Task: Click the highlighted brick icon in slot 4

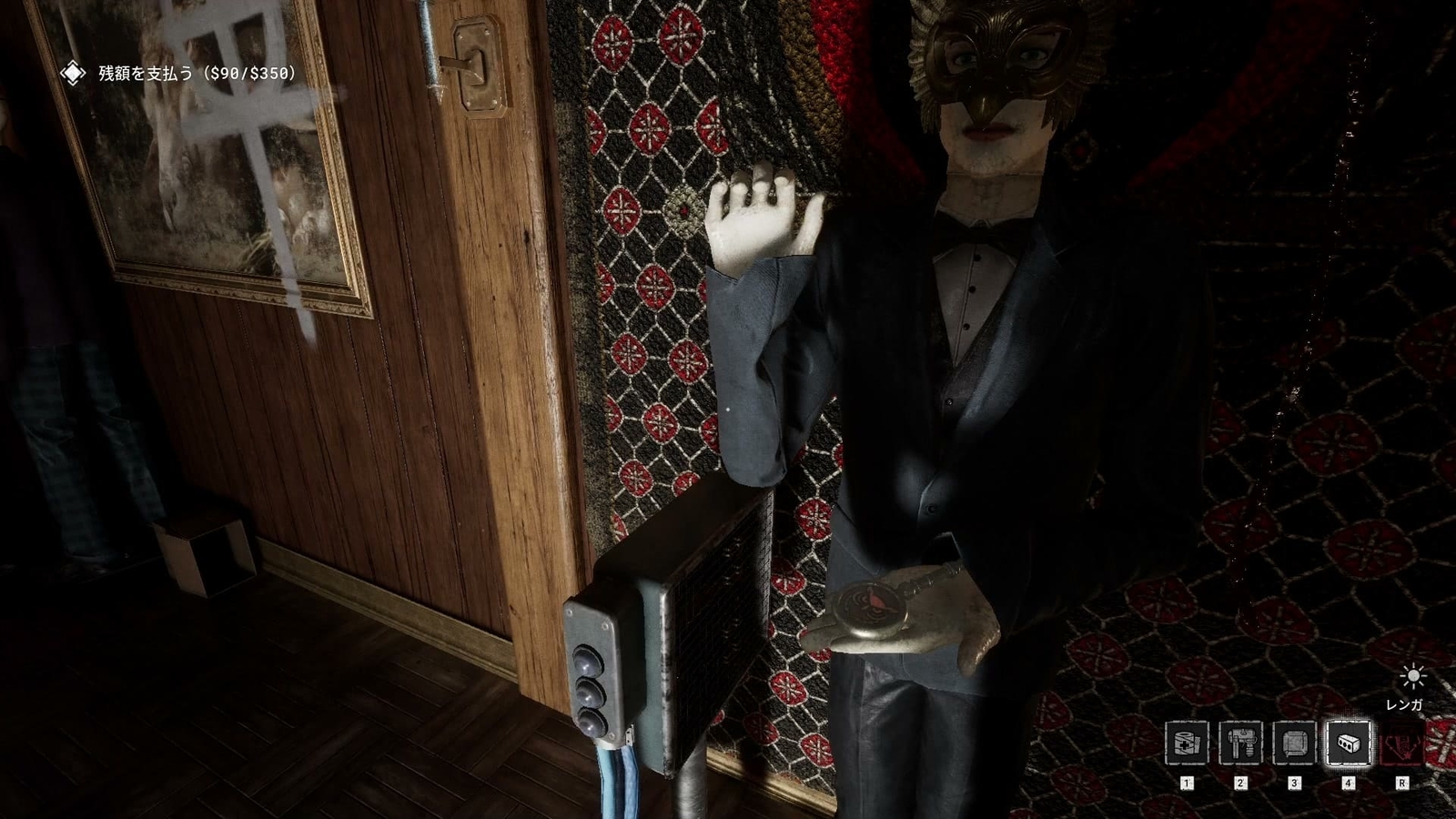Action: coord(1349,744)
